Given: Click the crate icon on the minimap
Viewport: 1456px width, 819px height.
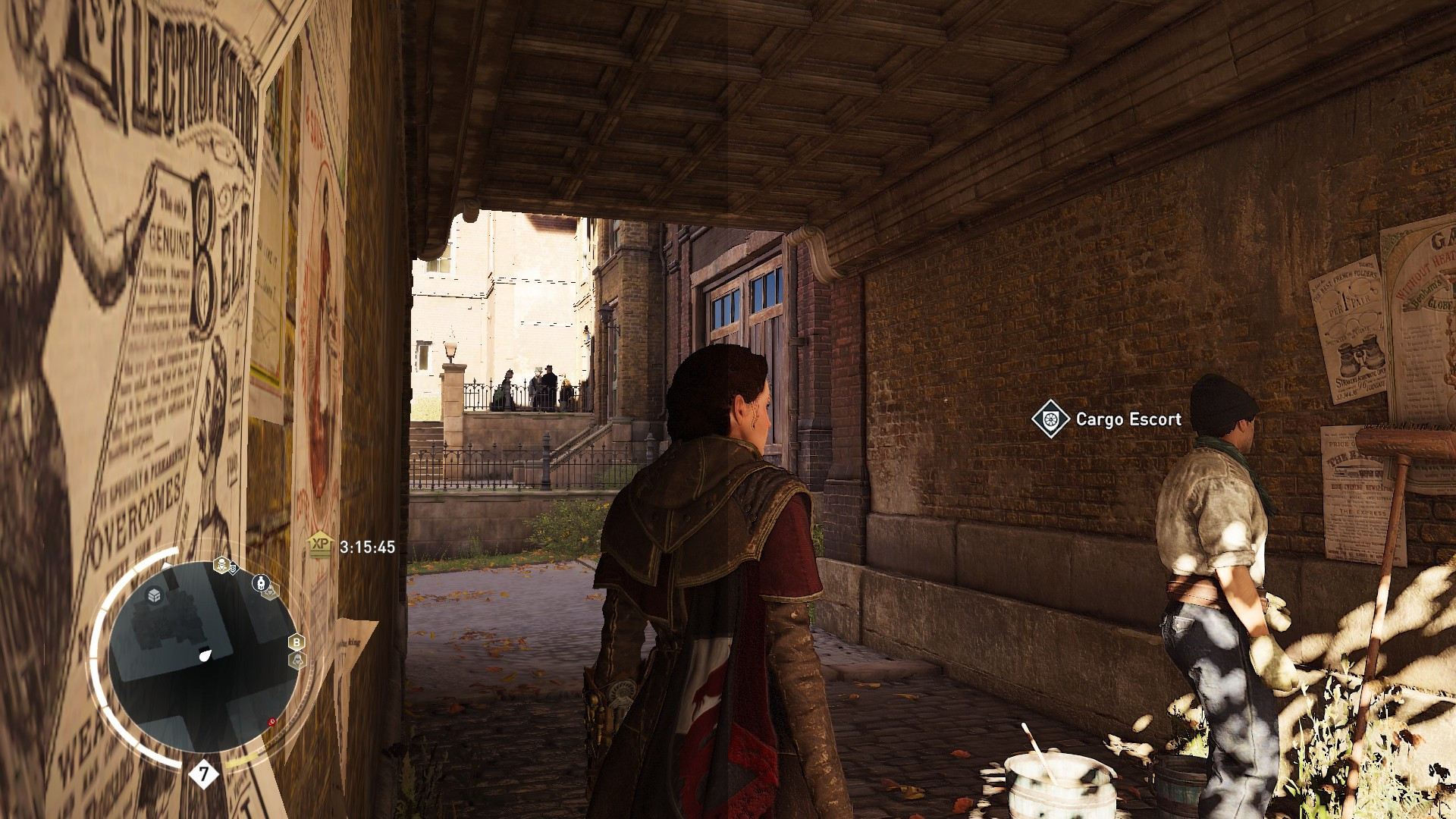Looking at the screenshot, I should click(x=154, y=595).
